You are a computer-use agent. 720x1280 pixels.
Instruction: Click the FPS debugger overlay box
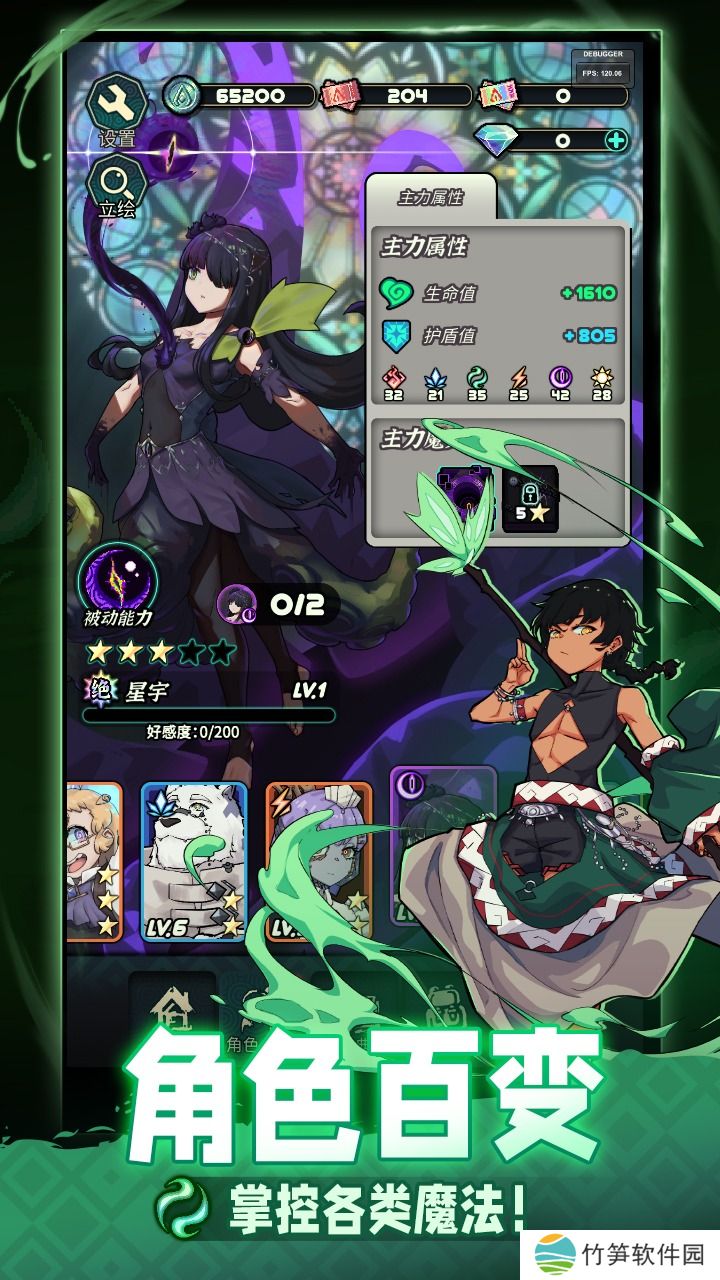point(601,66)
